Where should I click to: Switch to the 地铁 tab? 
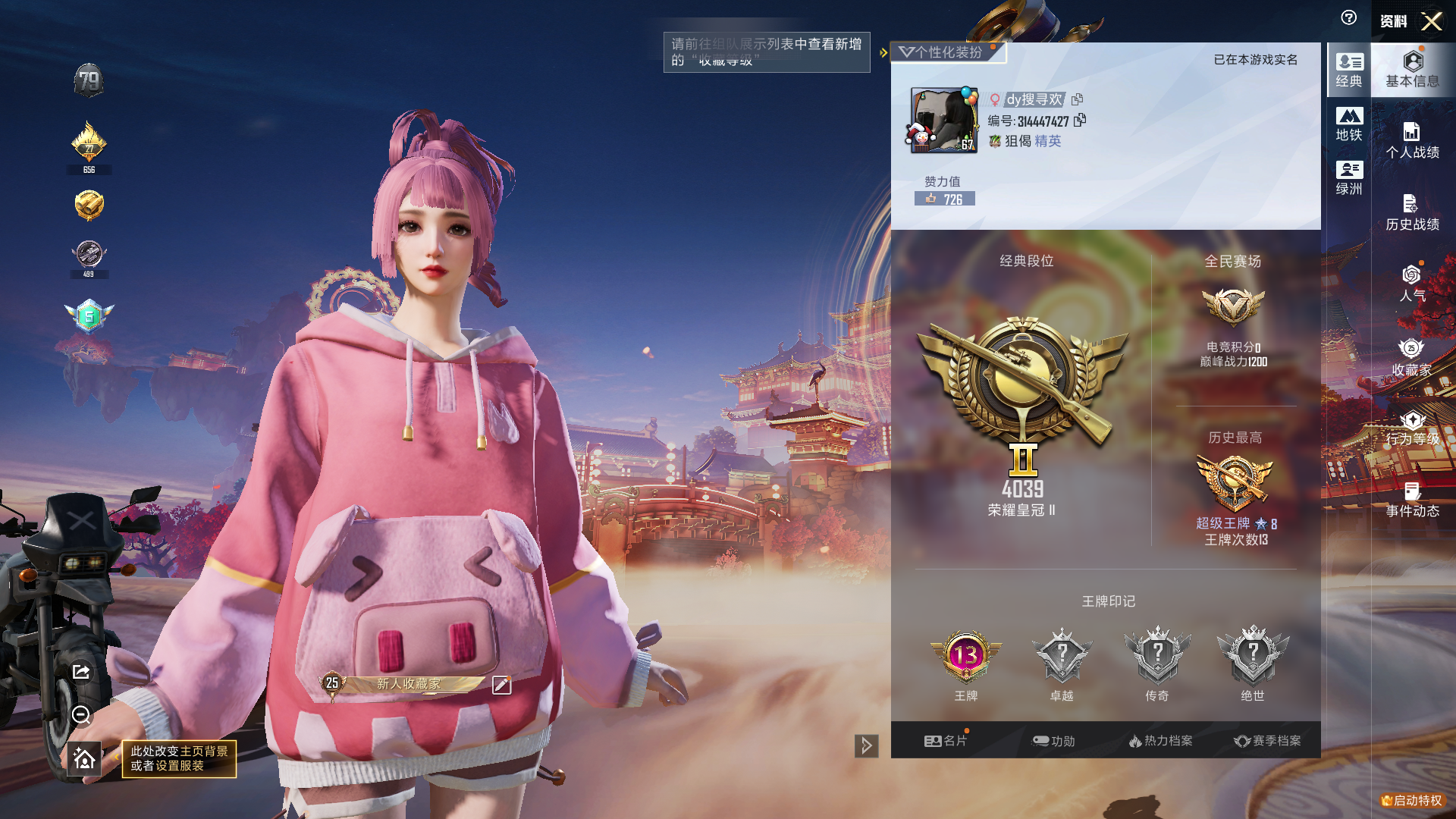pyautogui.click(x=1348, y=124)
